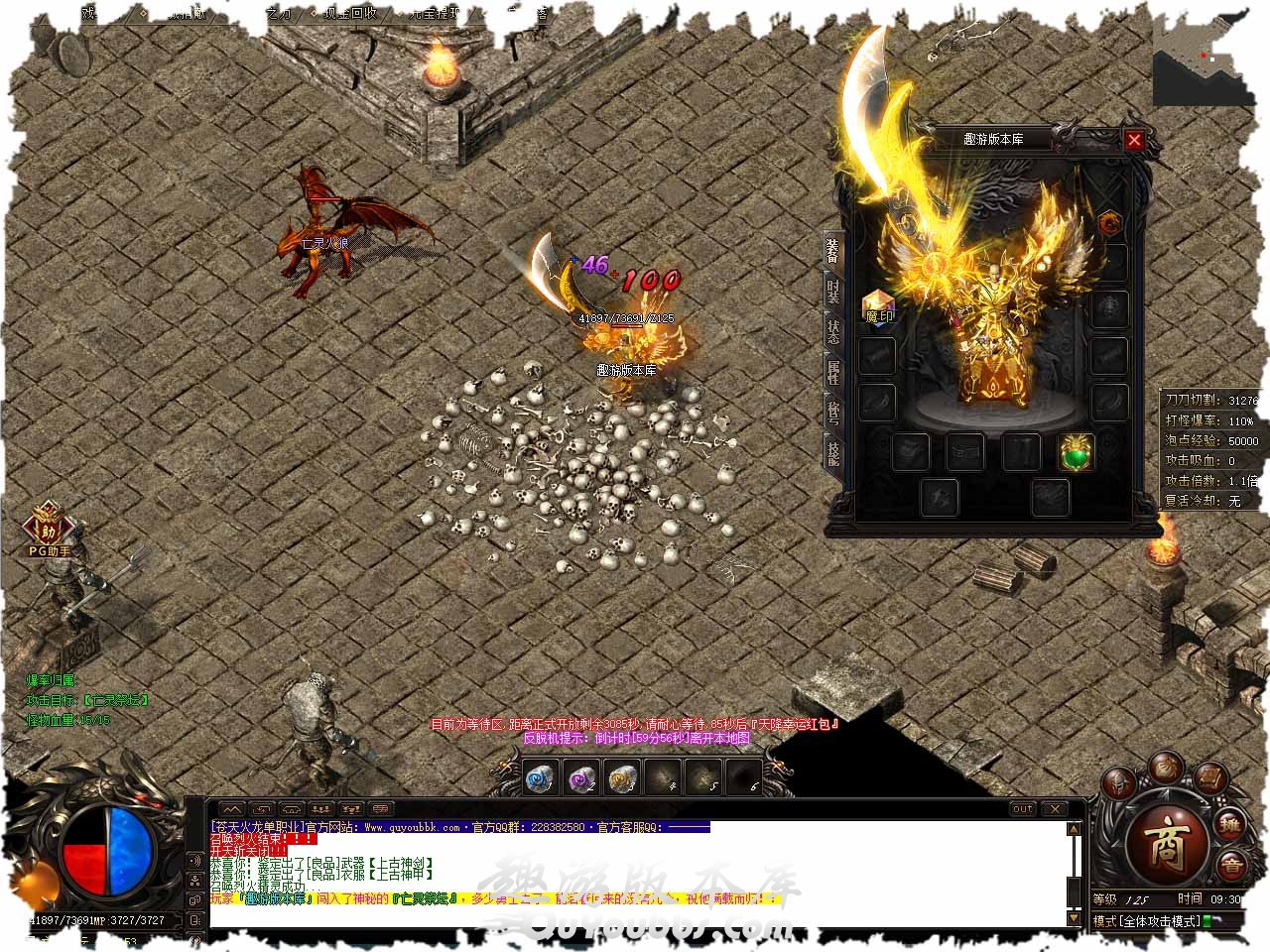
Task: Click the 魔印 gem icon
Action: click(879, 307)
